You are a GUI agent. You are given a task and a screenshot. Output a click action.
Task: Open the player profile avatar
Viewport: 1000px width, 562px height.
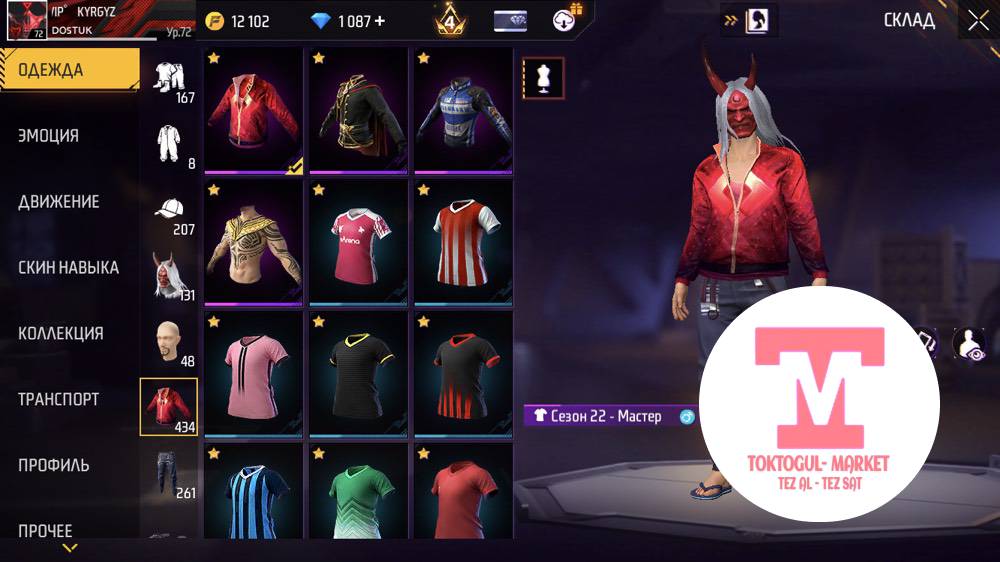(x=25, y=20)
